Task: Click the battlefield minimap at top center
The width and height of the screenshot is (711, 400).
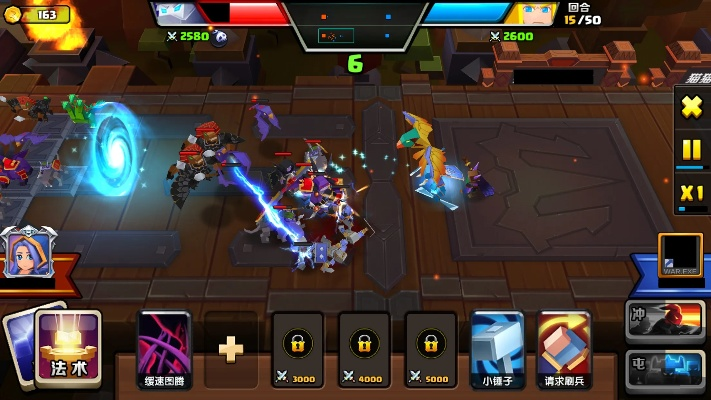Action: click(355, 26)
